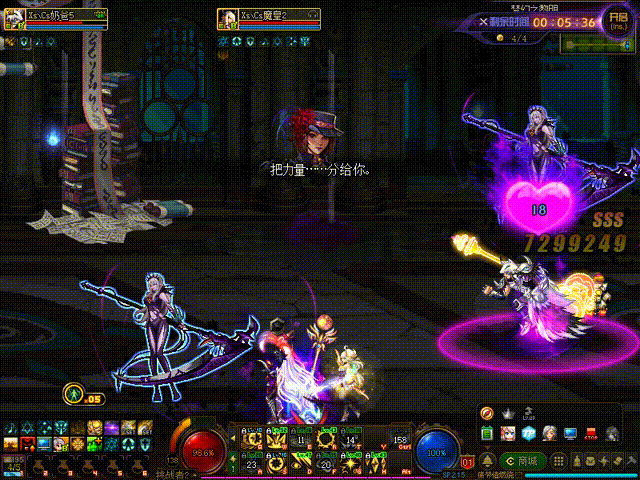Open the crown icon in the menu panel

click(508, 413)
